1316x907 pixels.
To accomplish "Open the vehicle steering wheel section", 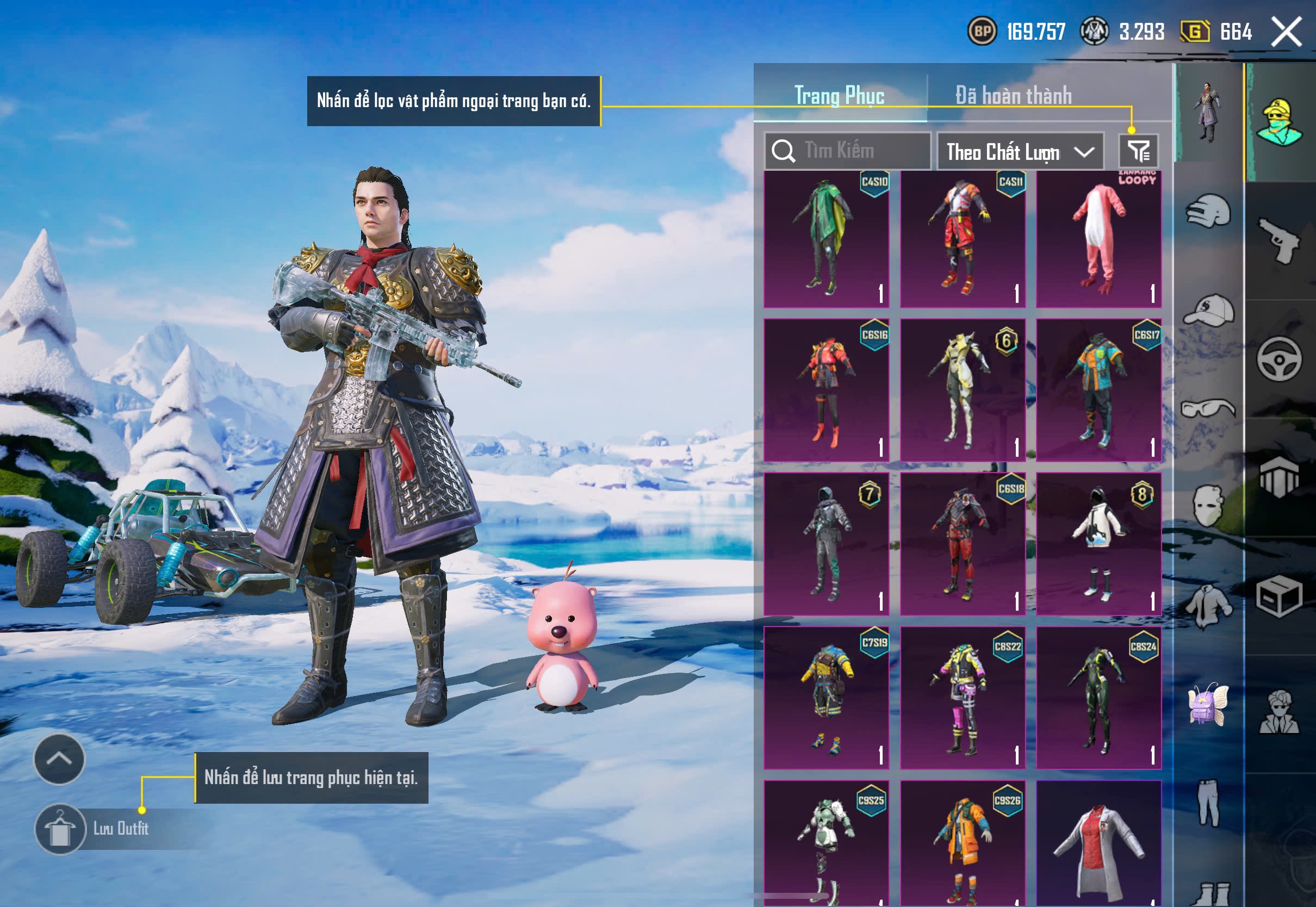I will [1279, 359].
